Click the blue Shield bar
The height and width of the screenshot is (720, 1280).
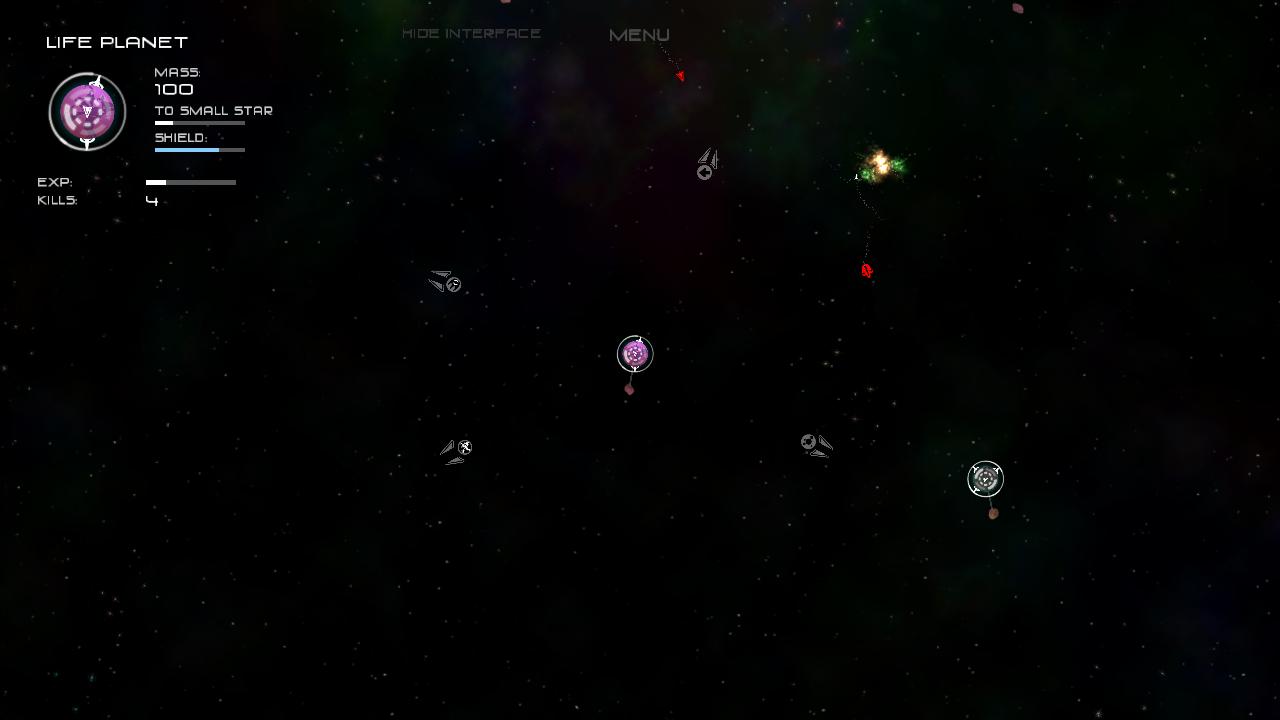pyautogui.click(x=199, y=149)
